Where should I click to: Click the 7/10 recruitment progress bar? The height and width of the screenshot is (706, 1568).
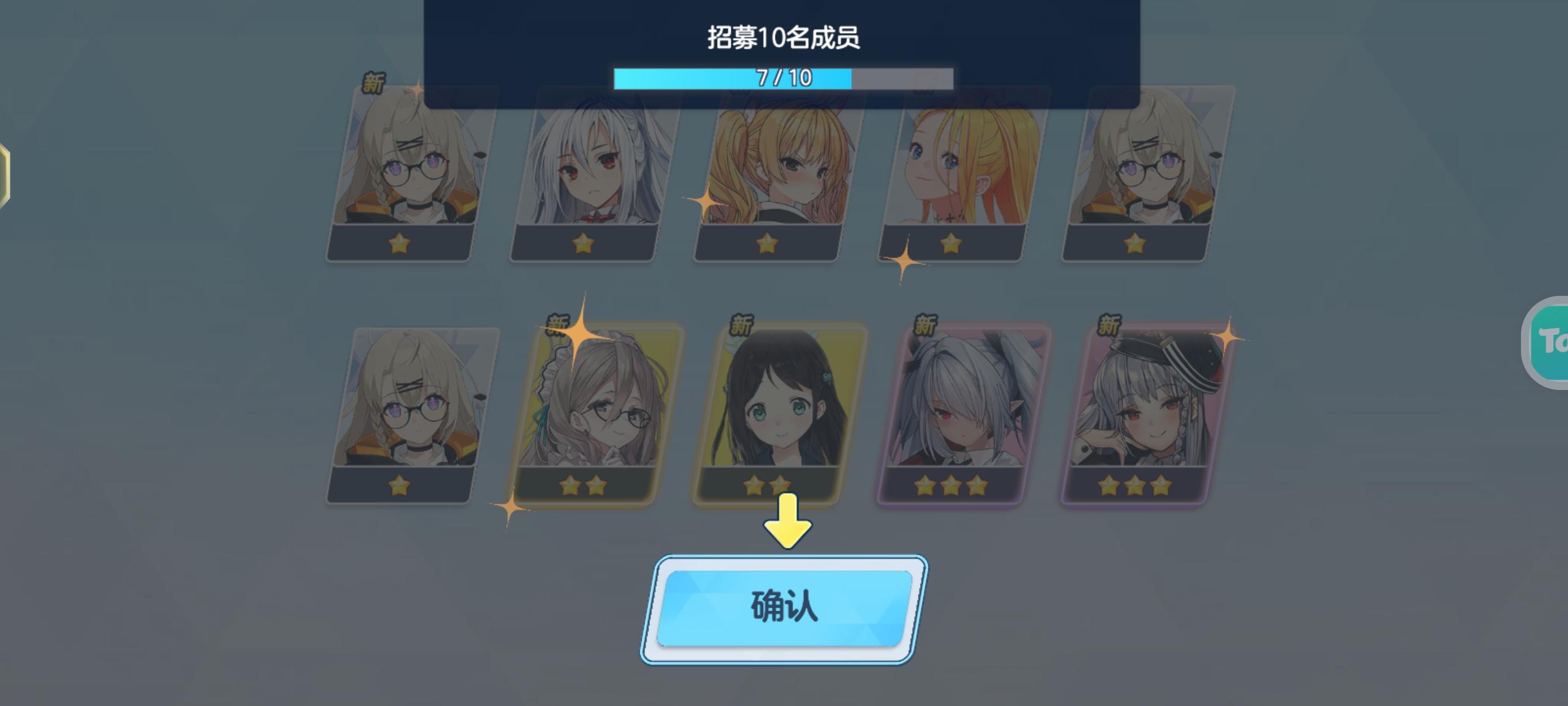coord(782,77)
